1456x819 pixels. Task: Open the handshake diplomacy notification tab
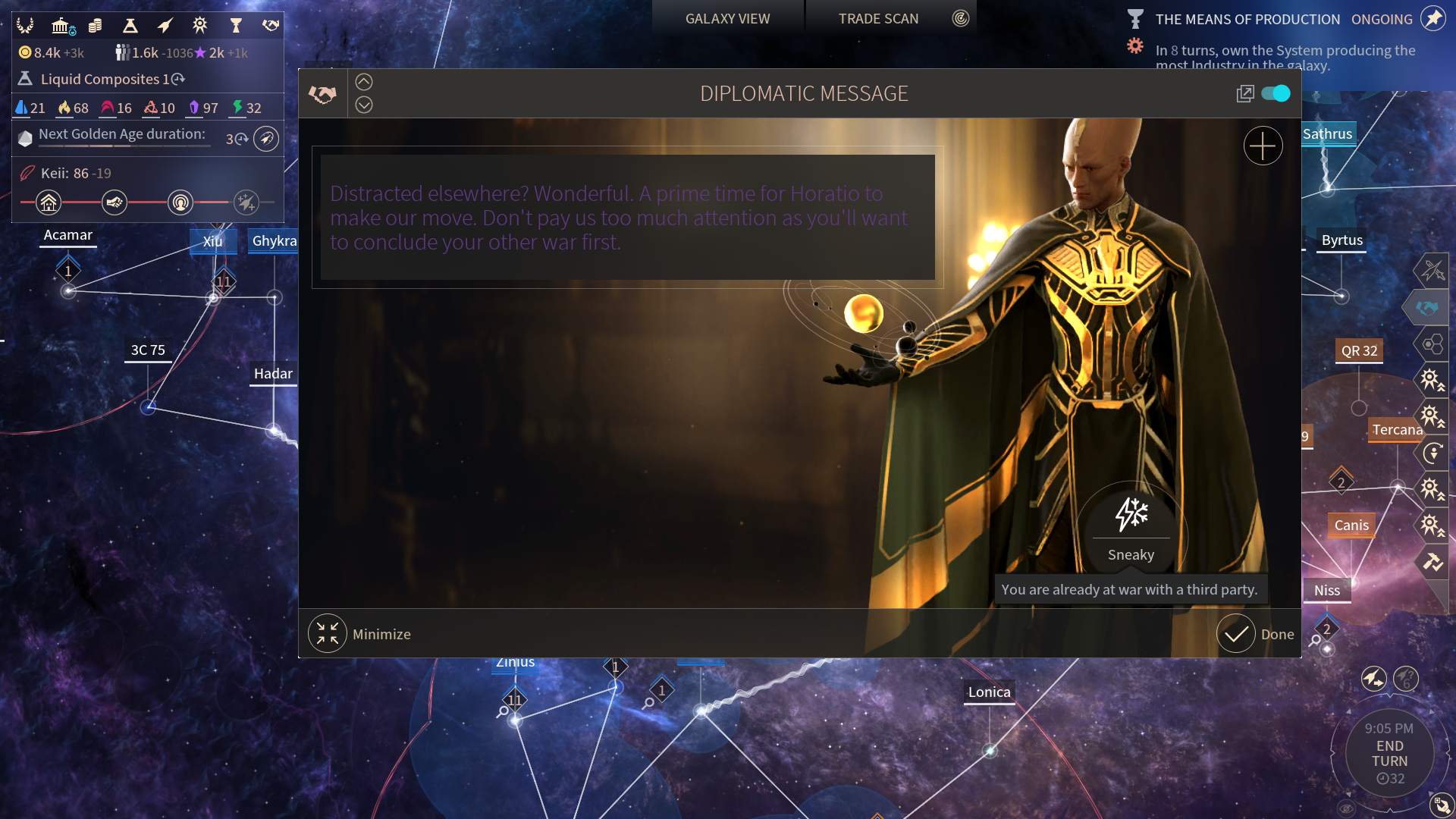pyautogui.click(x=1426, y=308)
